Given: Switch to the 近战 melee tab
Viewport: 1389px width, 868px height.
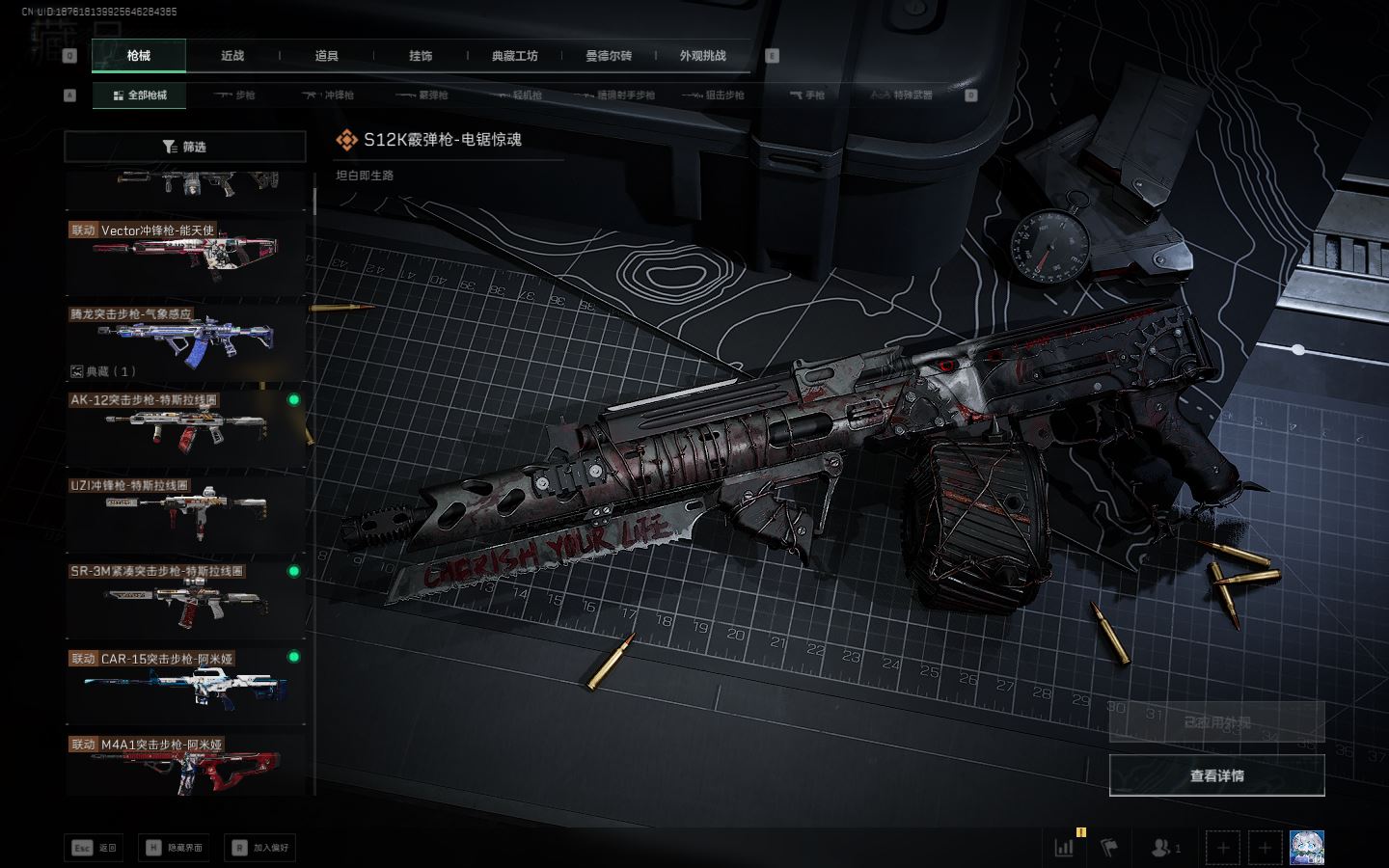Looking at the screenshot, I should pos(232,56).
